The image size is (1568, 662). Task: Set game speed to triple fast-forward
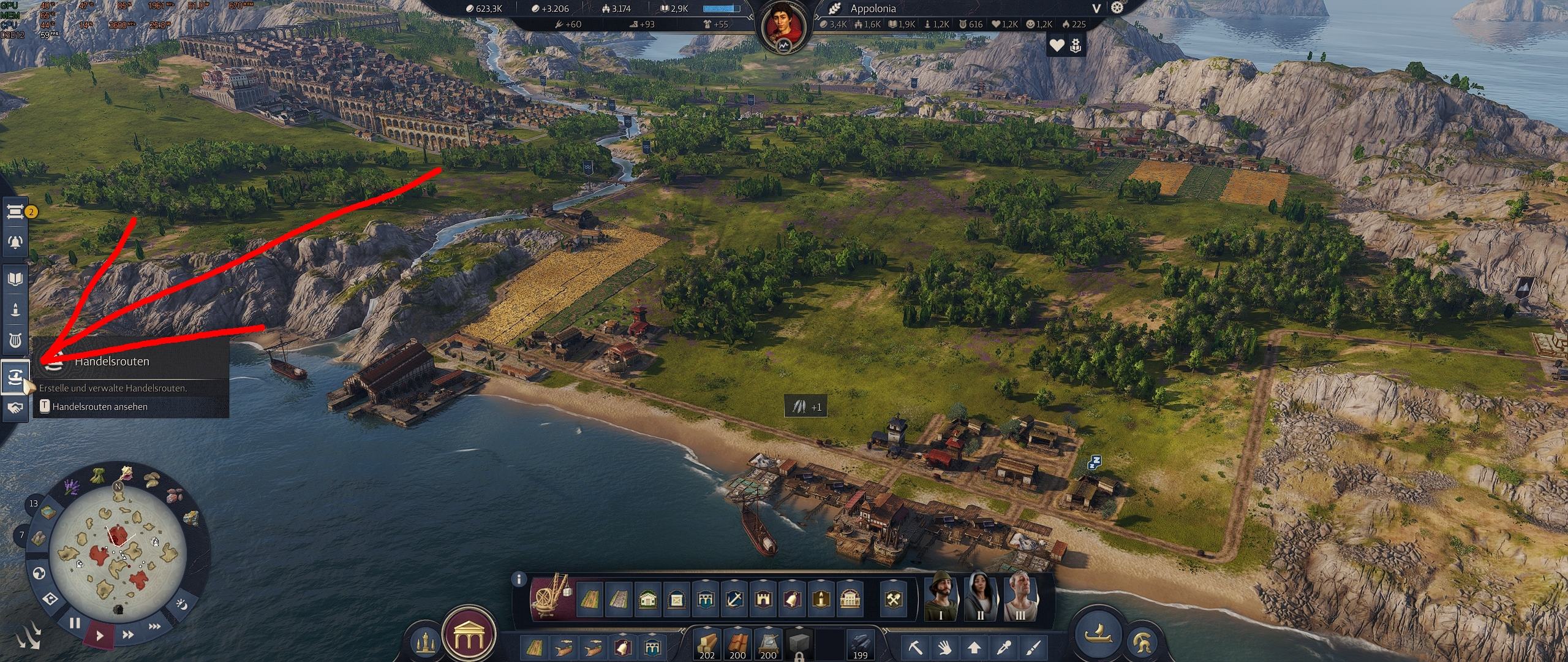[155, 626]
